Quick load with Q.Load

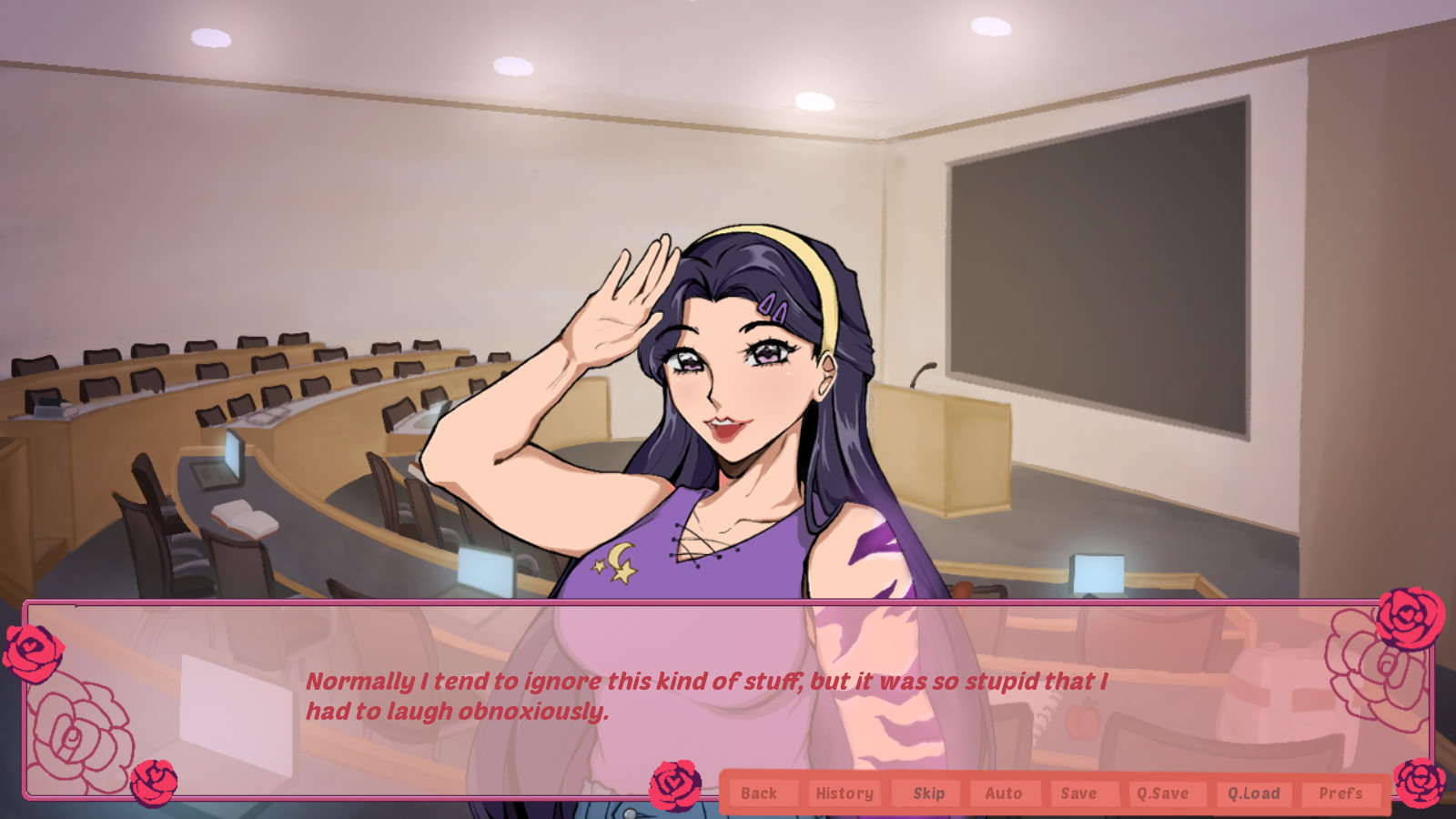point(1253,794)
